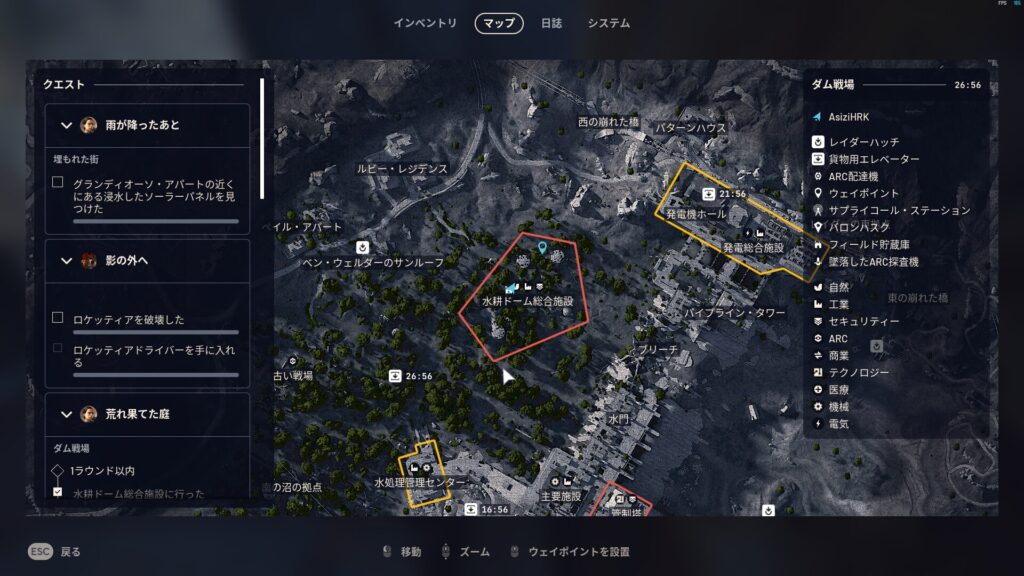Image resolution: width=1024 pixels, height=576 pixels.
Task: Click the 発電機ホール elevator marker 21:56
Action: pos(708,193)
